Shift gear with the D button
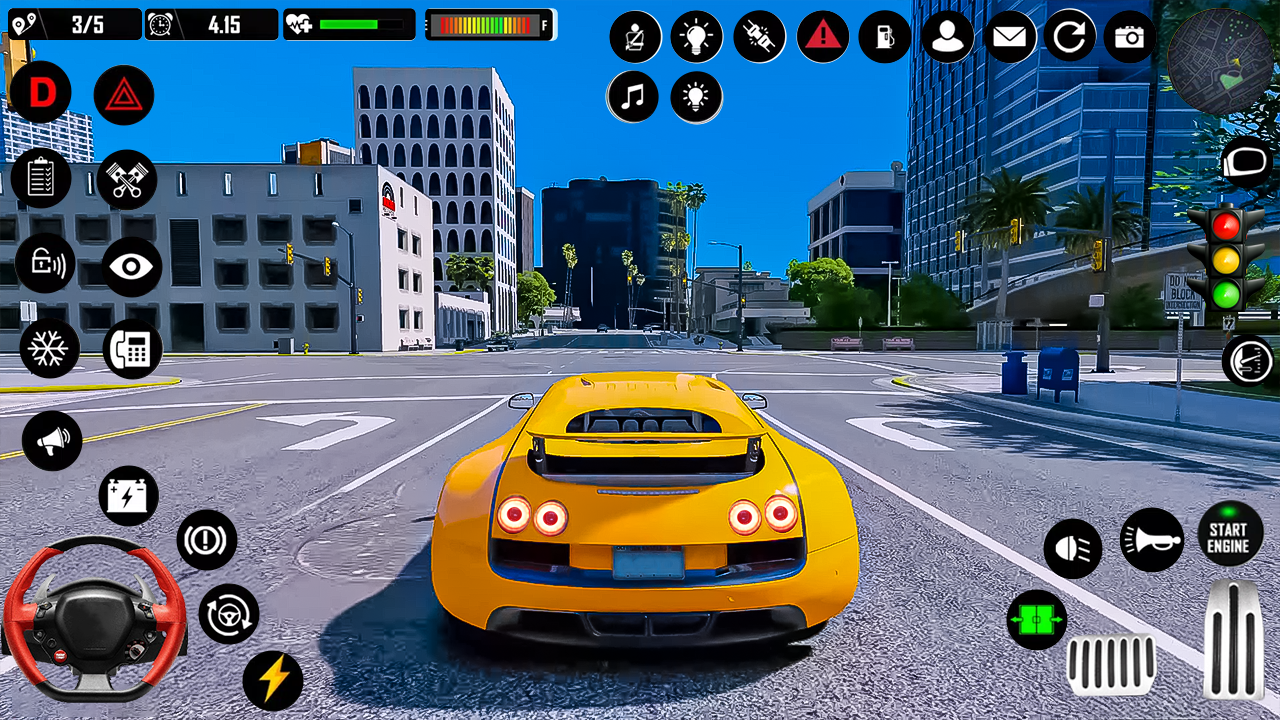 pos(41,92)
